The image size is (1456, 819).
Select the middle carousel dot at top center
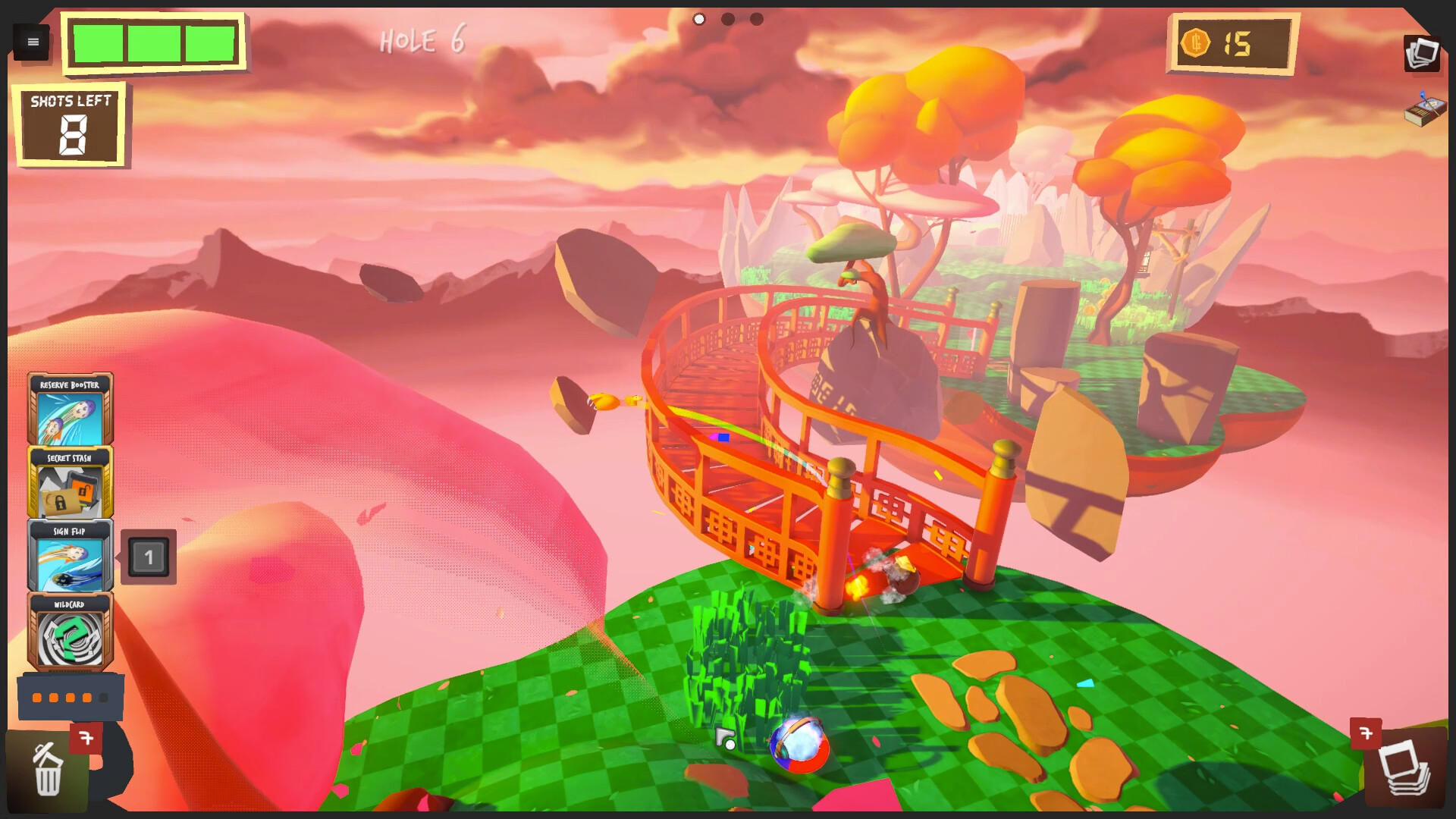(x=726, y=20)
